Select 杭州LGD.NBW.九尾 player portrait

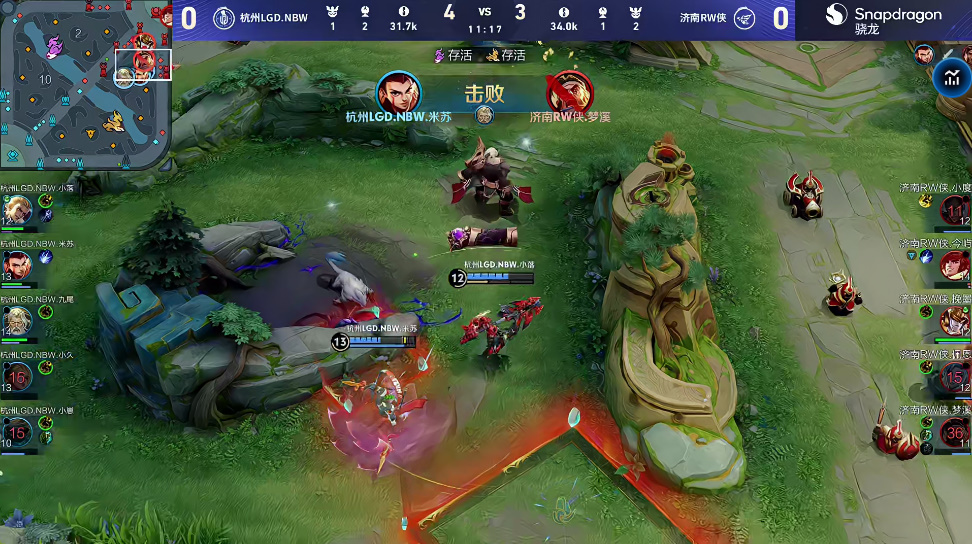pos(17,320)
